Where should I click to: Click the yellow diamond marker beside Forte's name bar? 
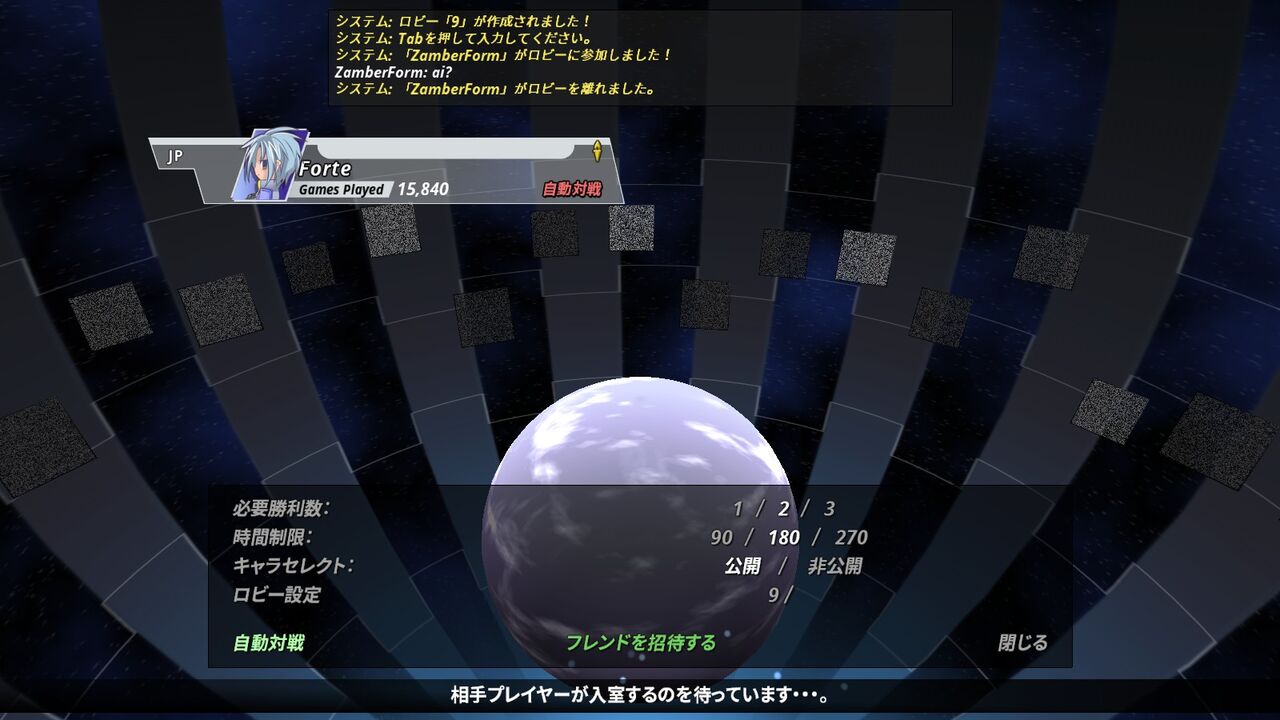[596, 150]
